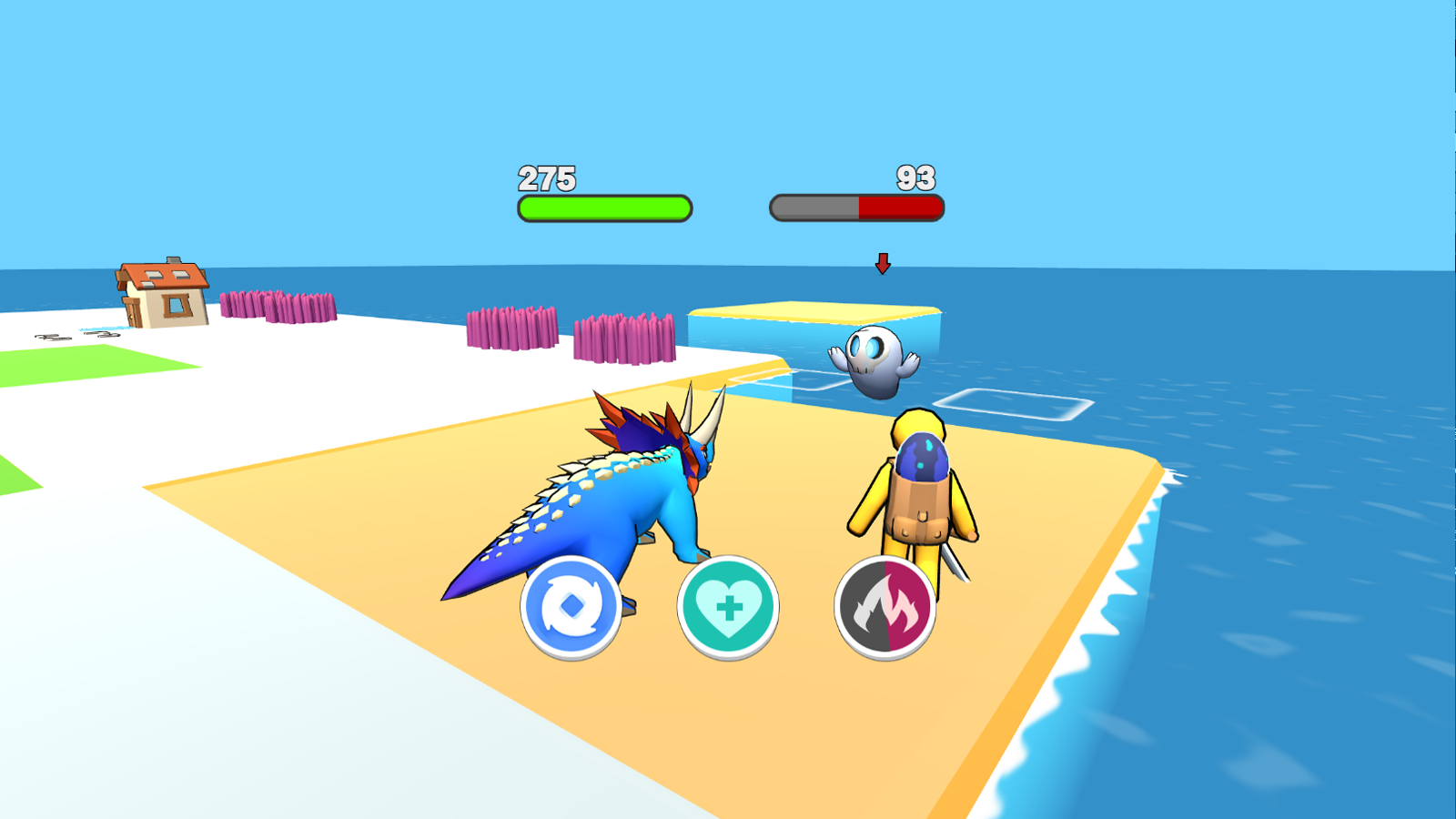This screenshot has width=1456, height=819.
Task: Click the red enemy health bar
Action: point(901,207)
